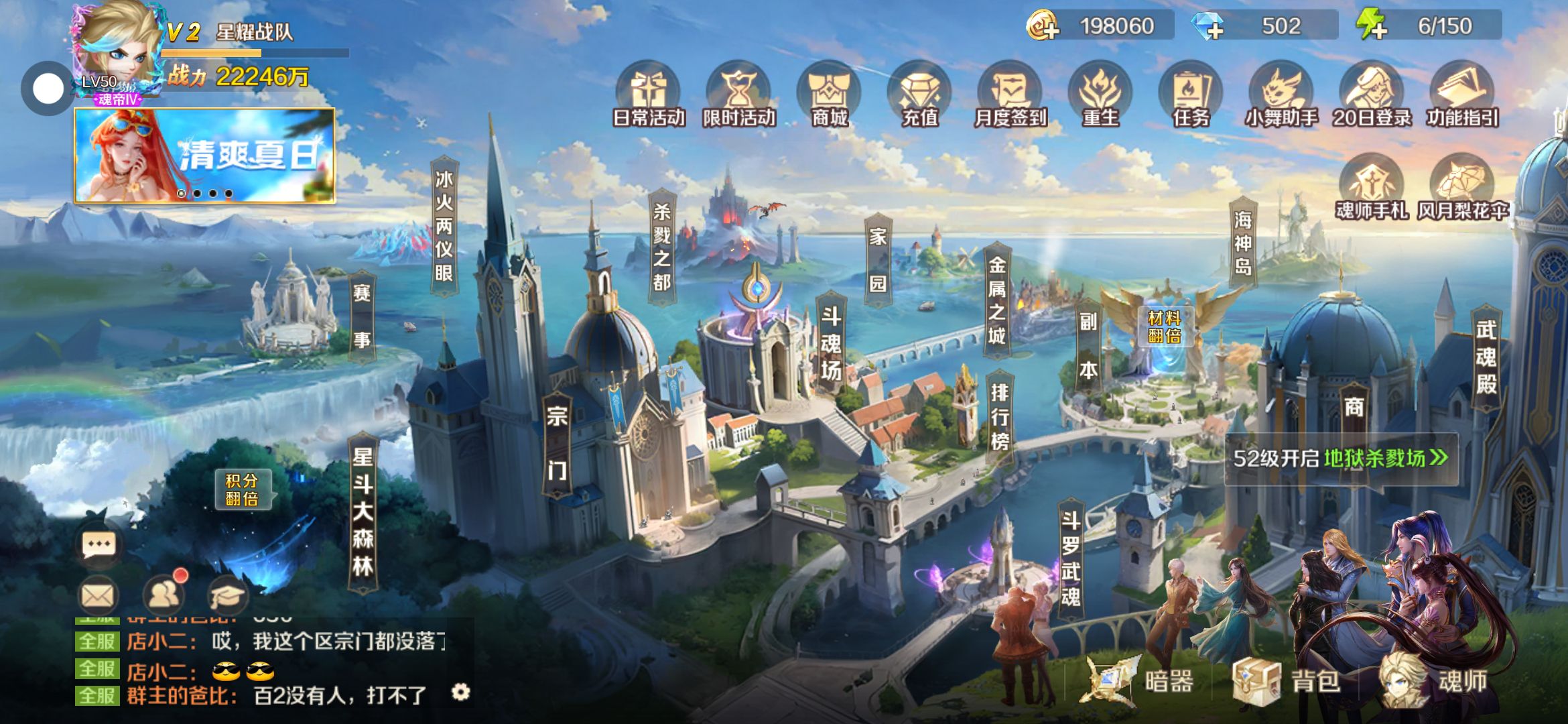Claim the 月度签到 monthly sign-in

1010,95
